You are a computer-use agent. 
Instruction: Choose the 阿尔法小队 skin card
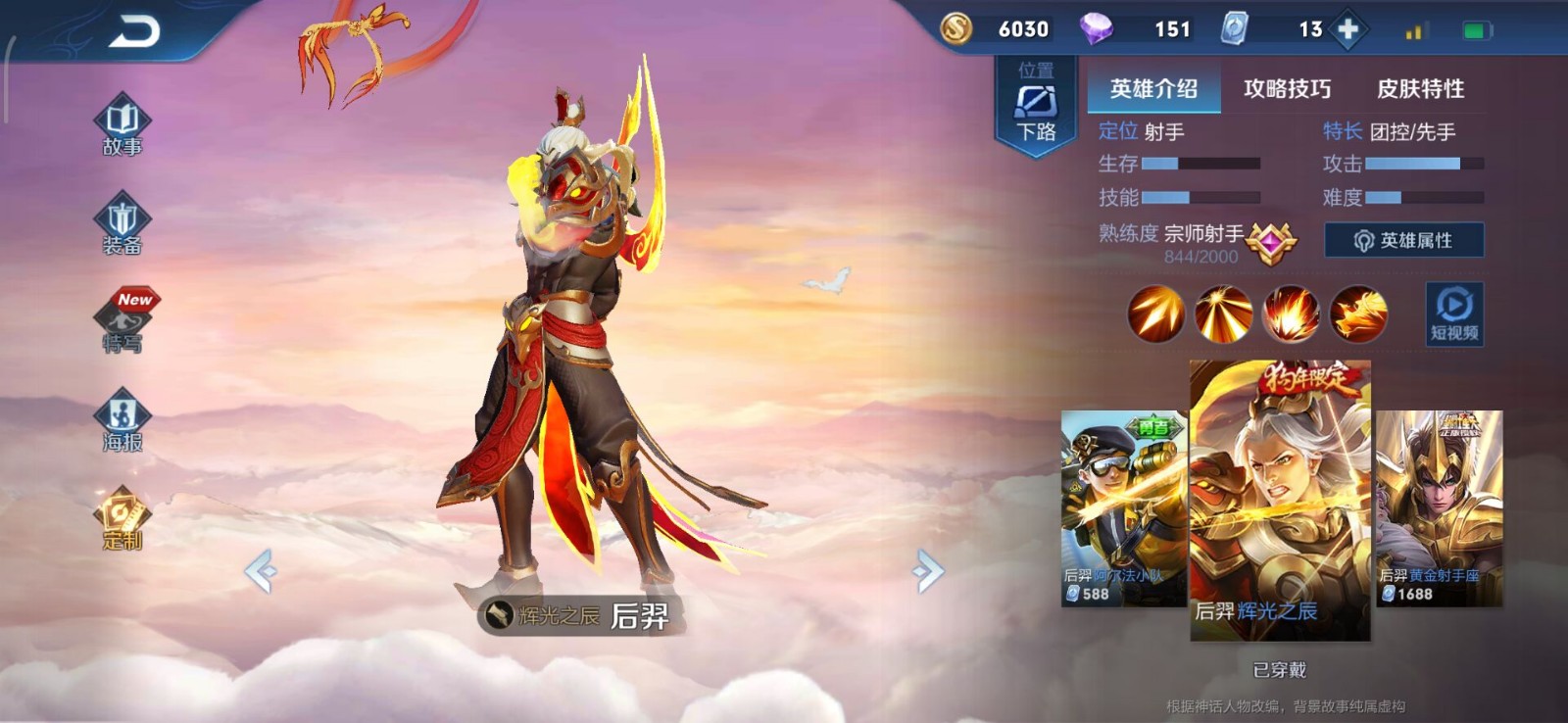click(1123, 507)
